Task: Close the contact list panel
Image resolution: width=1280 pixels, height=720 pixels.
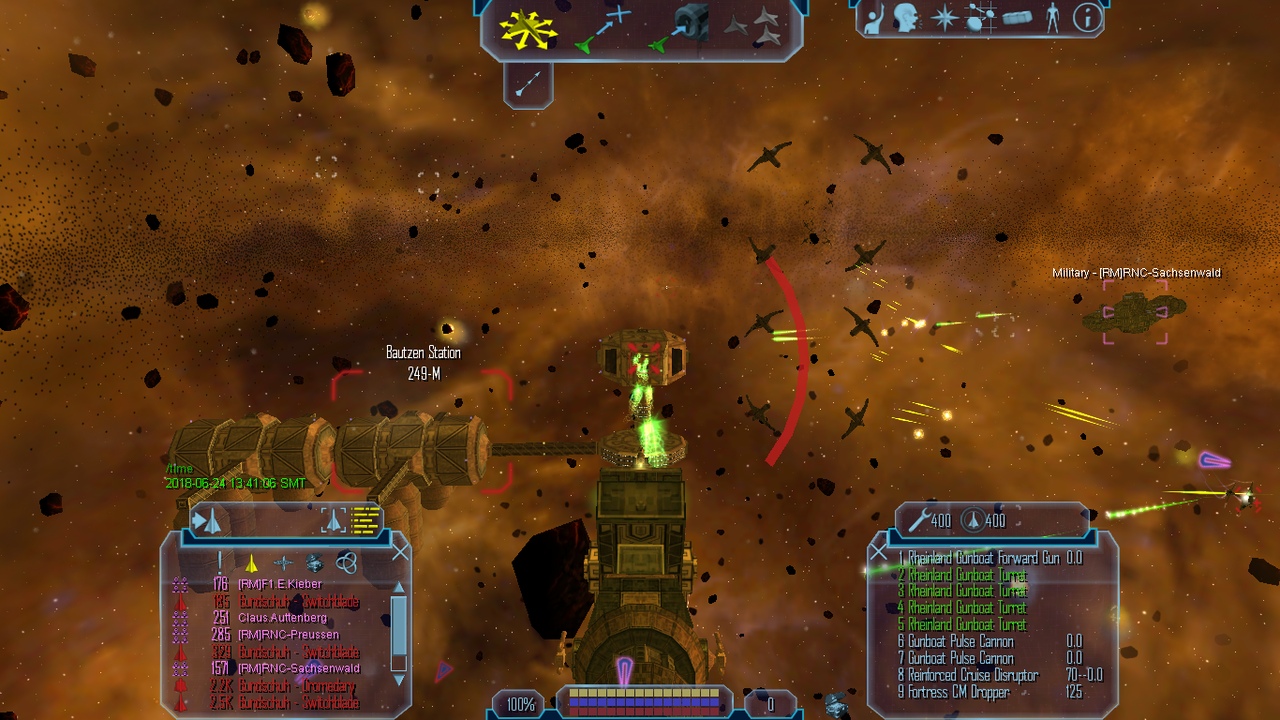Action: 401,551
